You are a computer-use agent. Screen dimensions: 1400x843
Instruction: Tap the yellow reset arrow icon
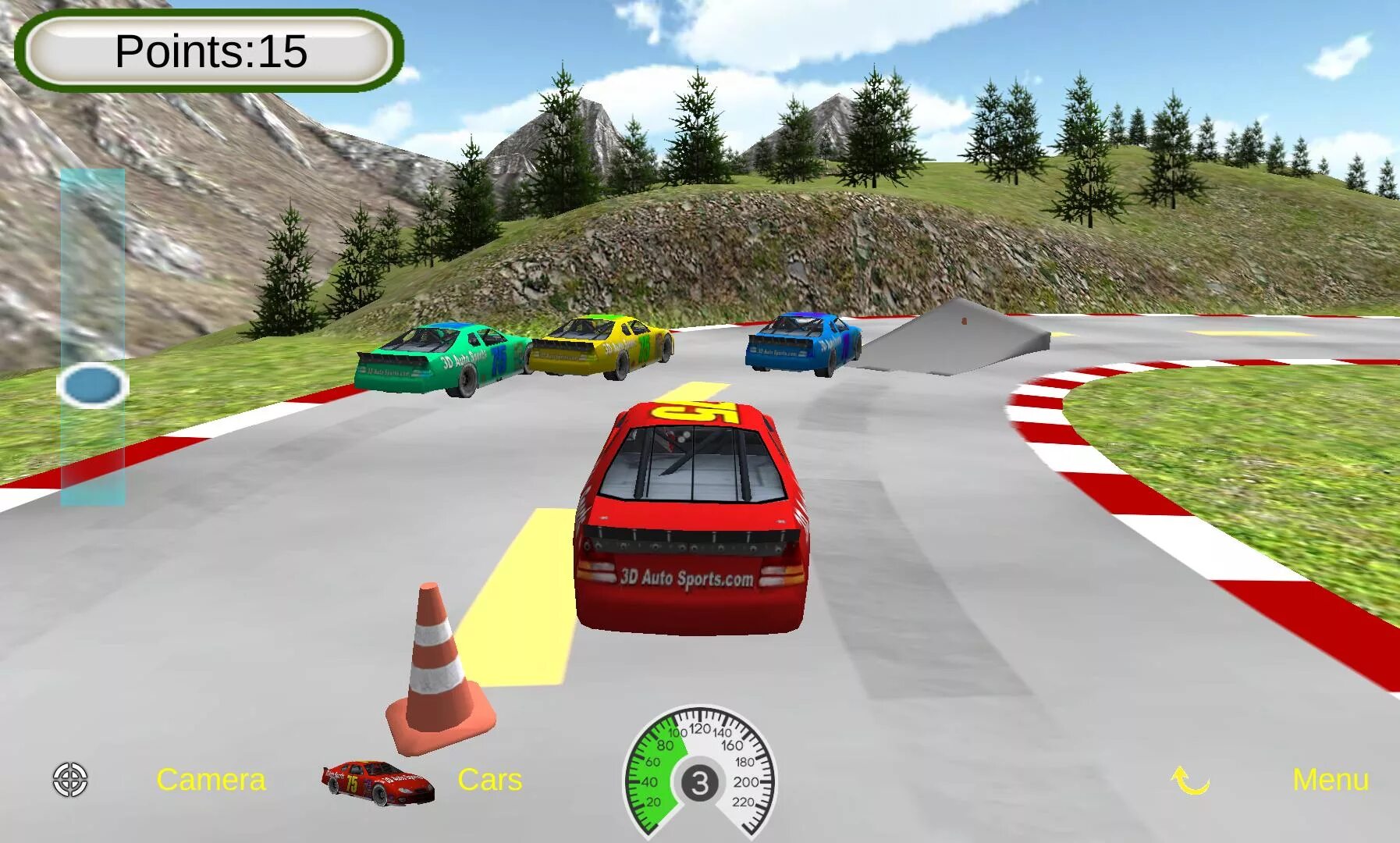1190,780
